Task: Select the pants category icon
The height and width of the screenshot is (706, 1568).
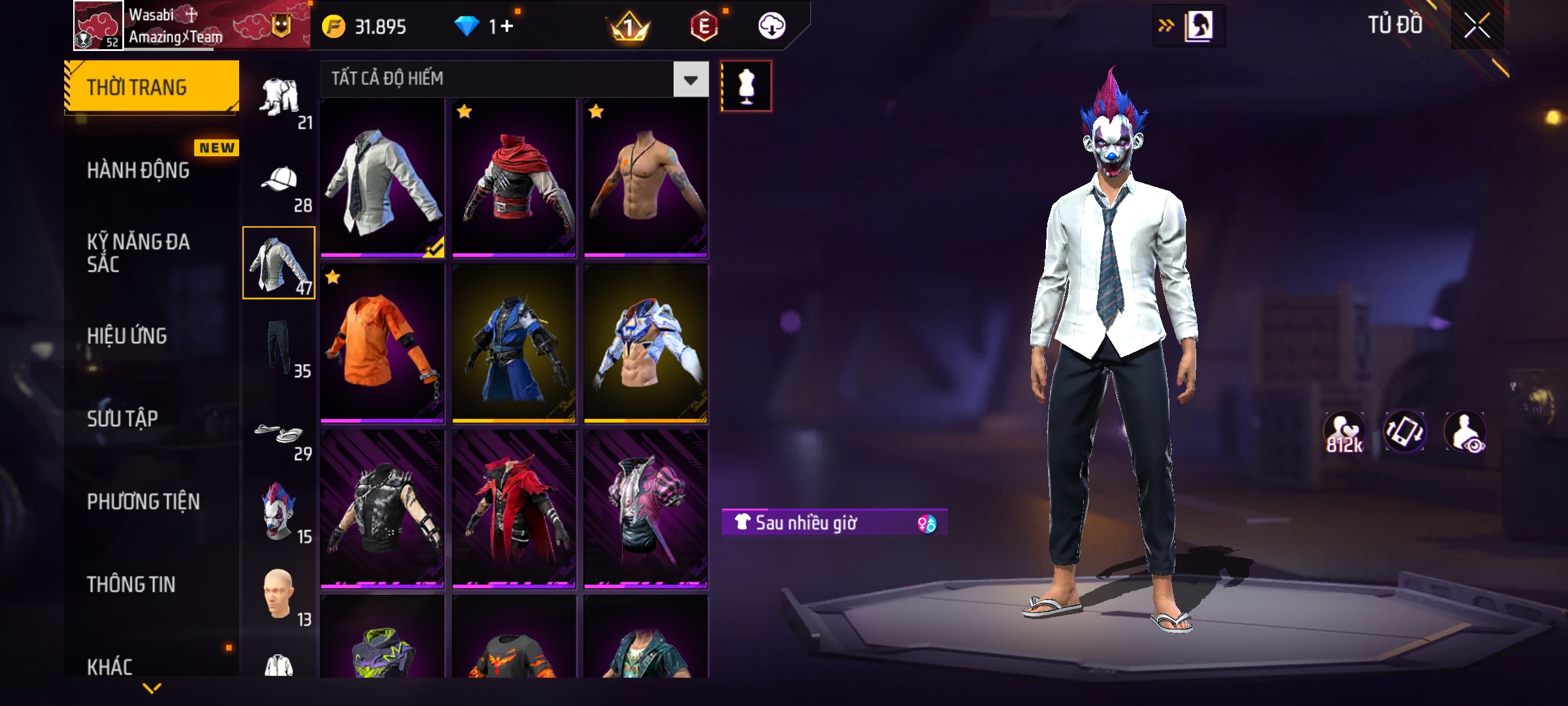Action: 280,346
